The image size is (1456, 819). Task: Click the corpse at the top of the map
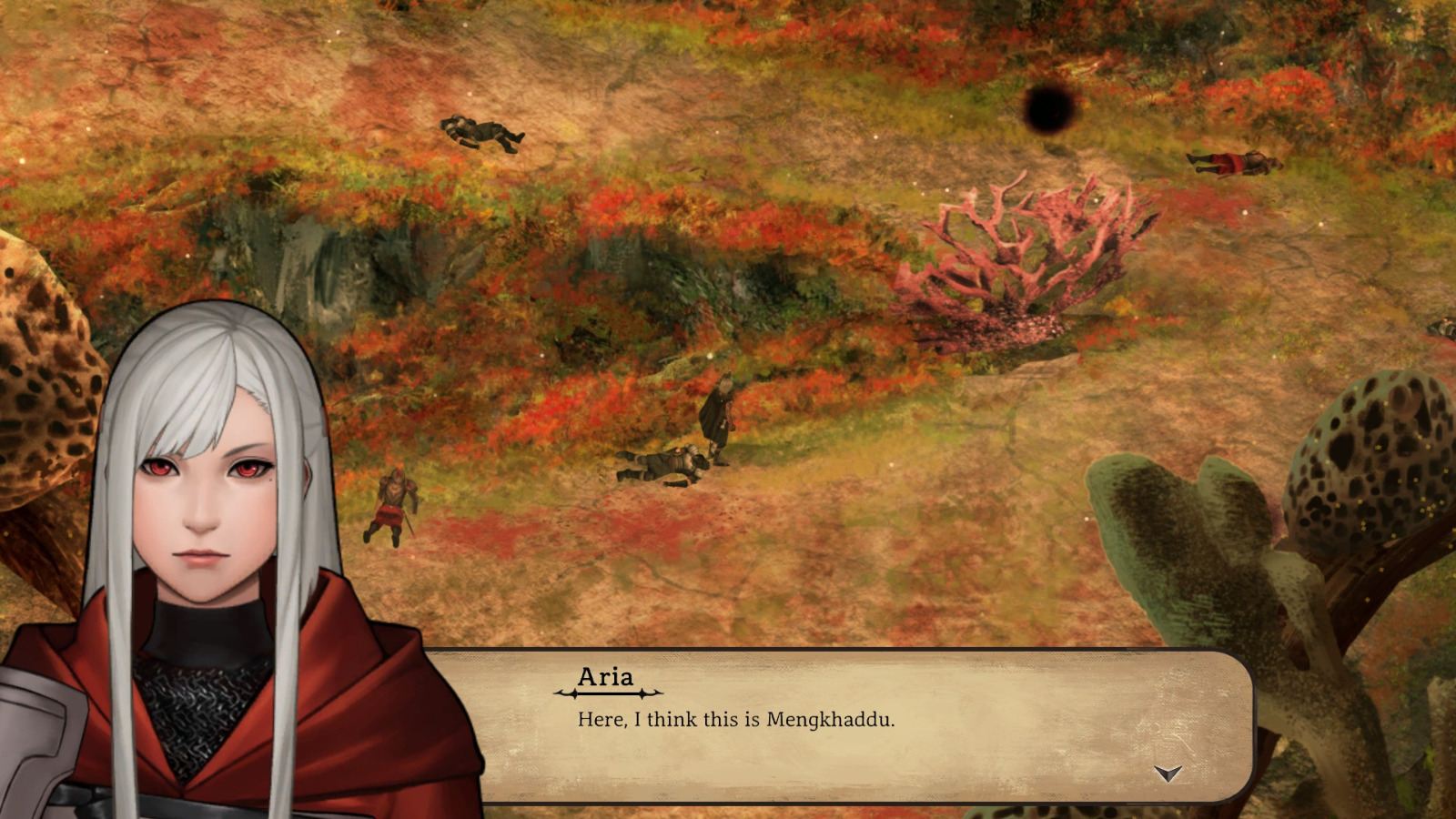[484, 132]
